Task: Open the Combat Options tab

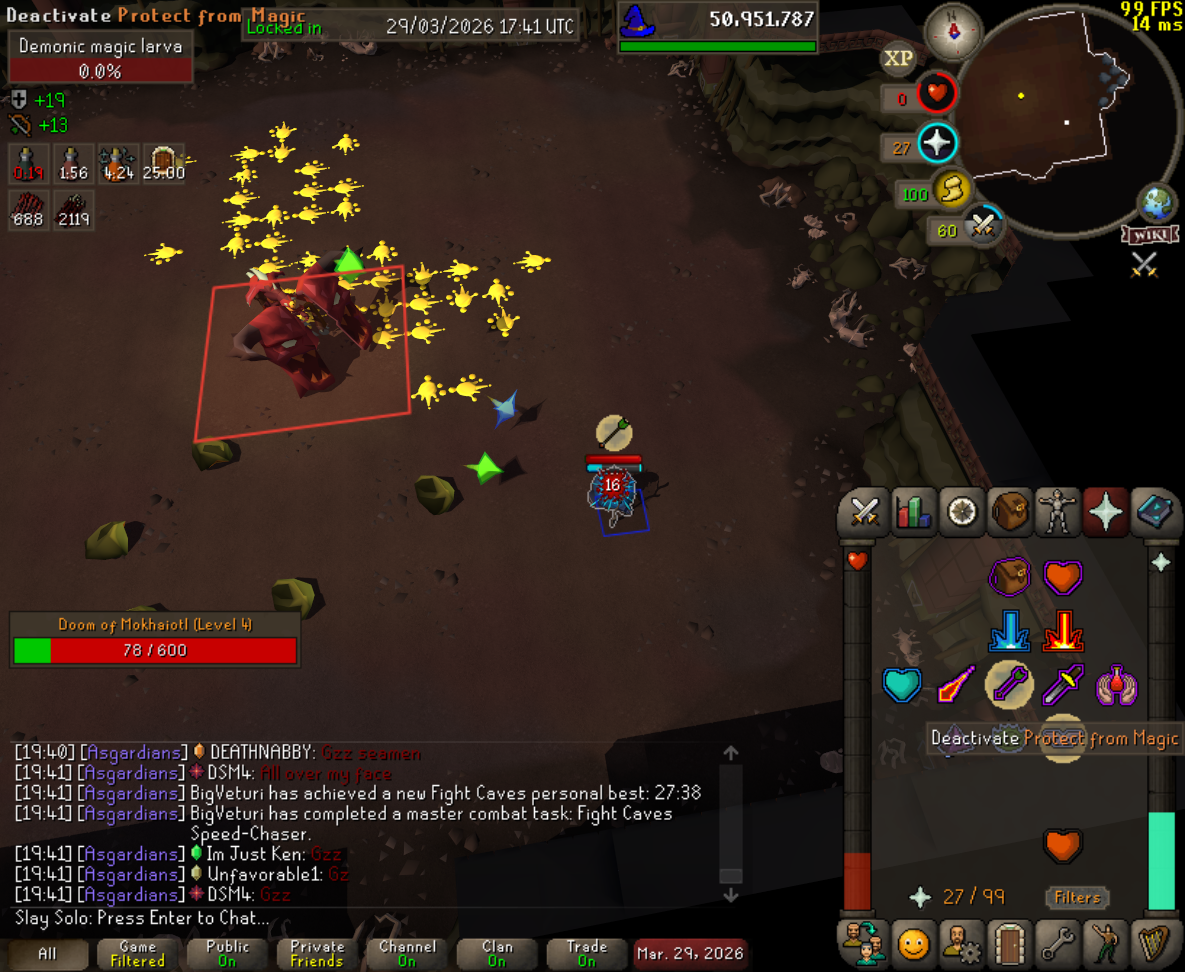Action: point(863,513)
